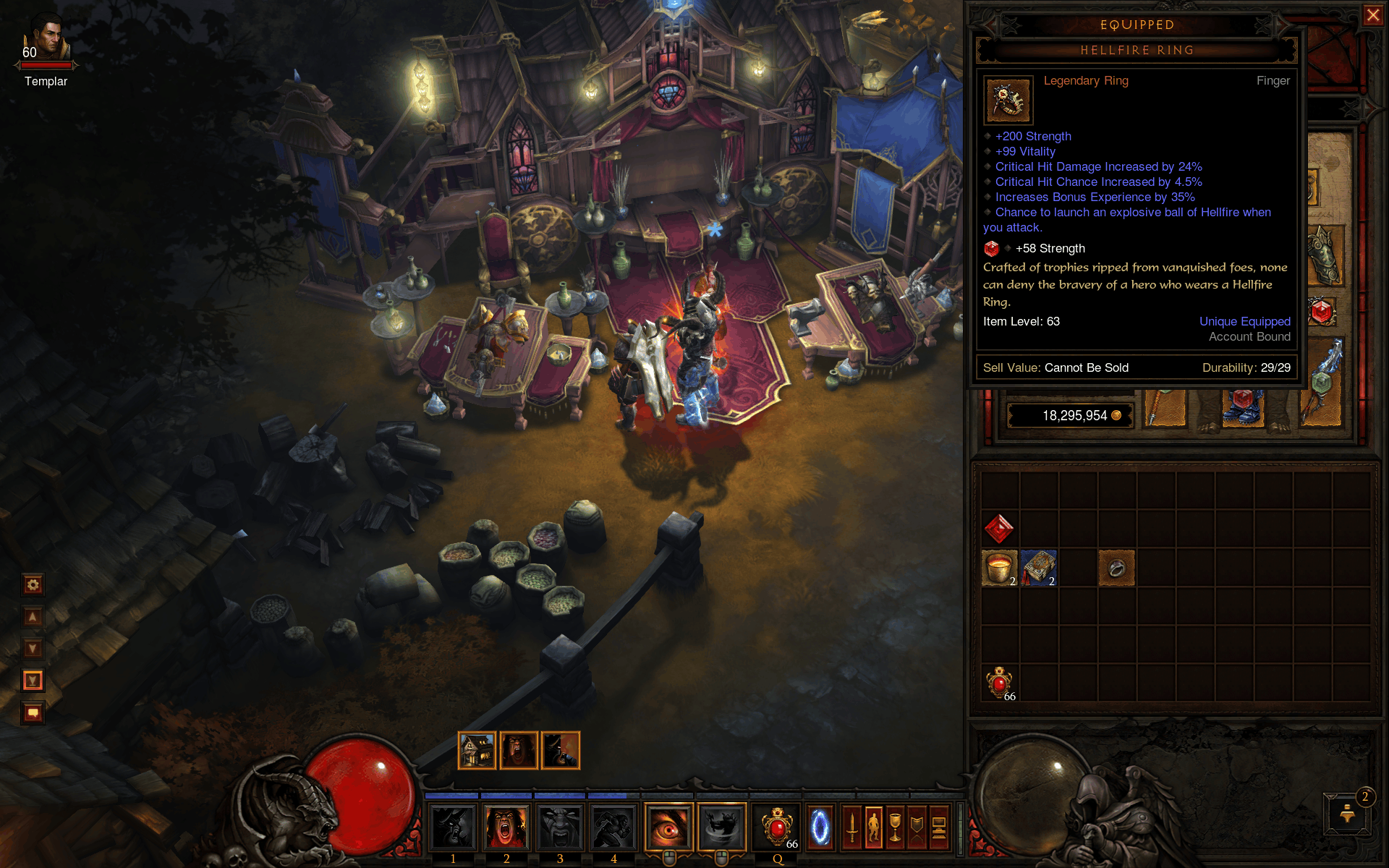Open chat settings with the gear button
The height and width of the screenshot is (868, 1389).
[x=33, y=584]
